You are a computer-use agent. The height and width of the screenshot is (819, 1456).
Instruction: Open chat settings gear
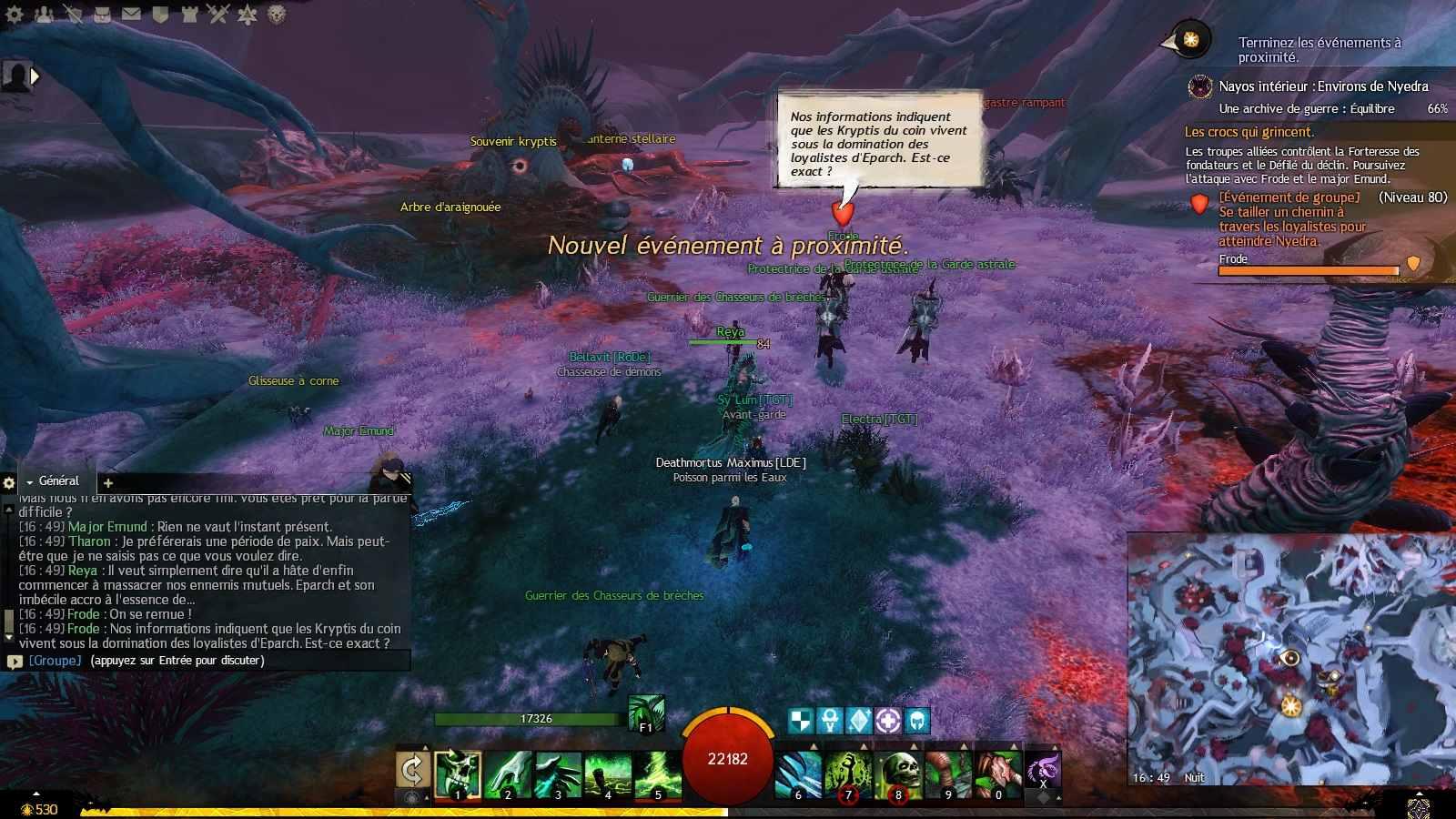click(9, 482)
